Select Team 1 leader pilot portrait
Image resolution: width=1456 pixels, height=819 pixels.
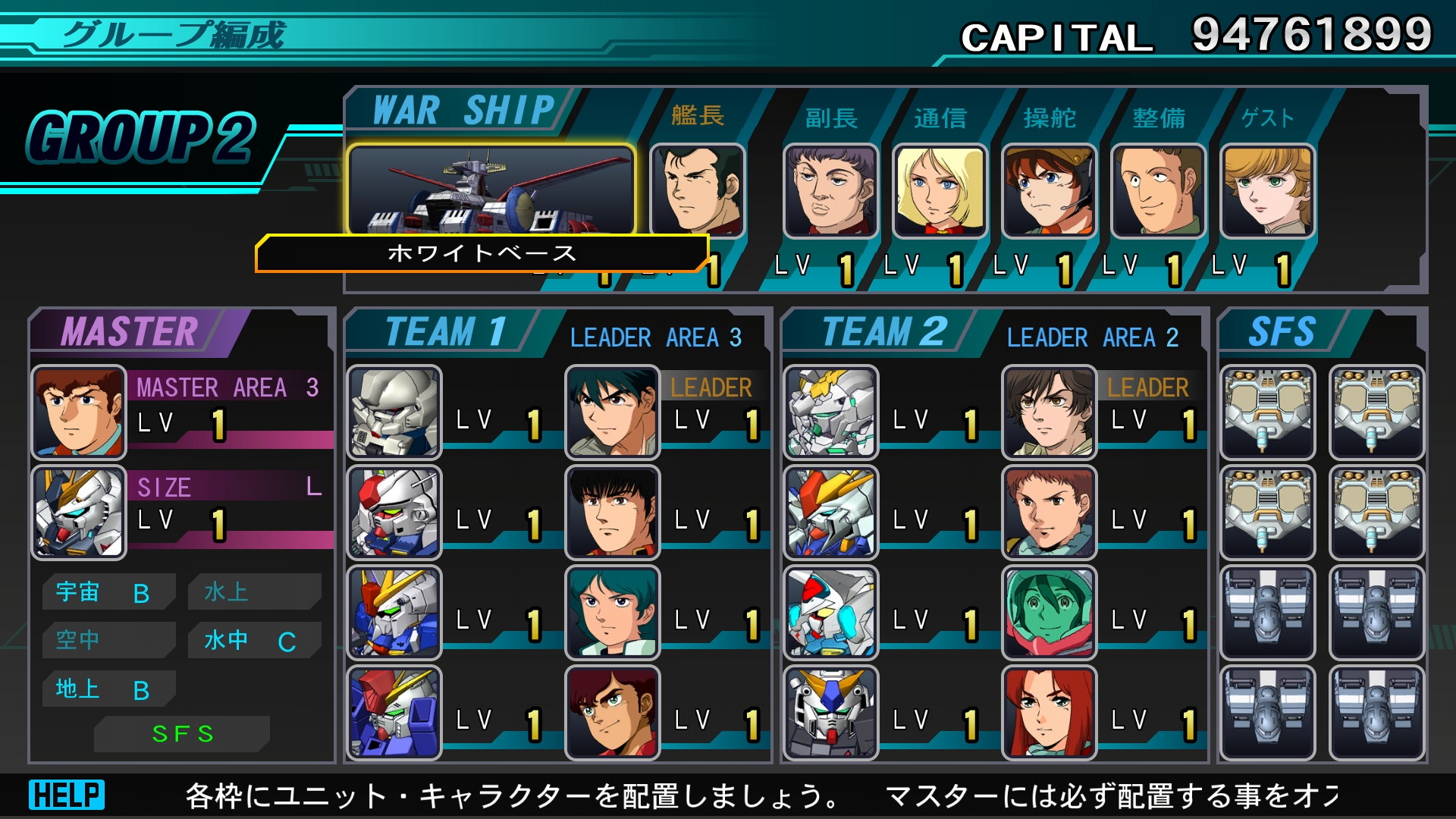612,413
